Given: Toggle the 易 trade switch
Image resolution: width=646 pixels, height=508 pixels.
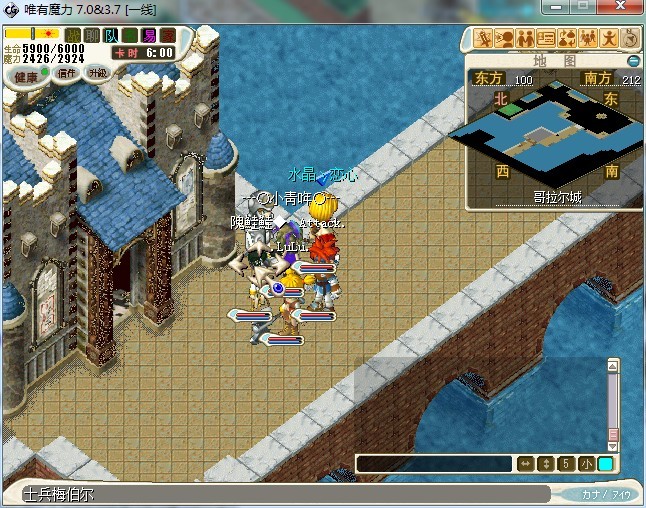Looking at the screenshot, I should click(x=149, y=35).
